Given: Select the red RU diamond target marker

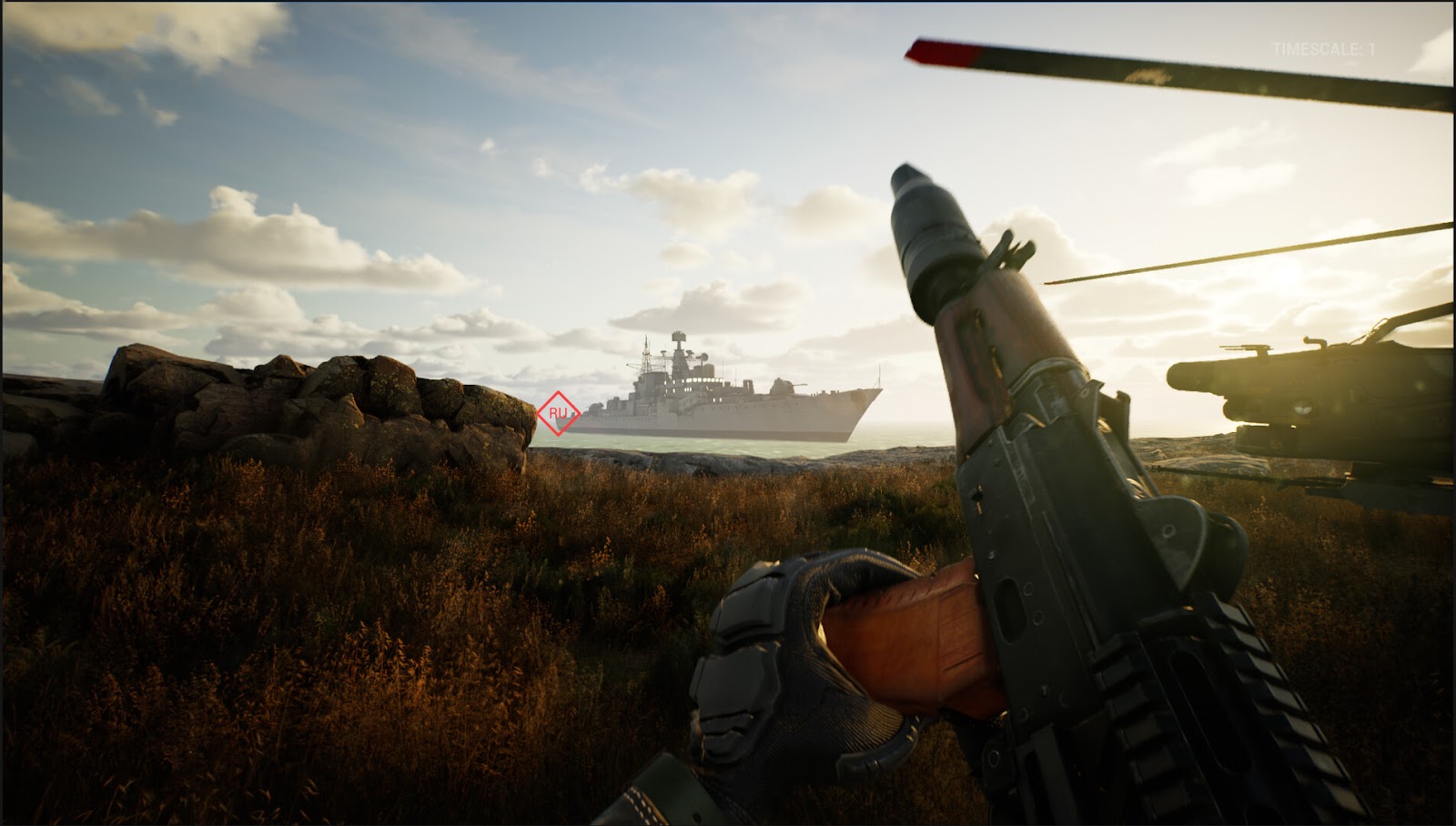Looking at the screenshot, I should (x=558, y=414).
